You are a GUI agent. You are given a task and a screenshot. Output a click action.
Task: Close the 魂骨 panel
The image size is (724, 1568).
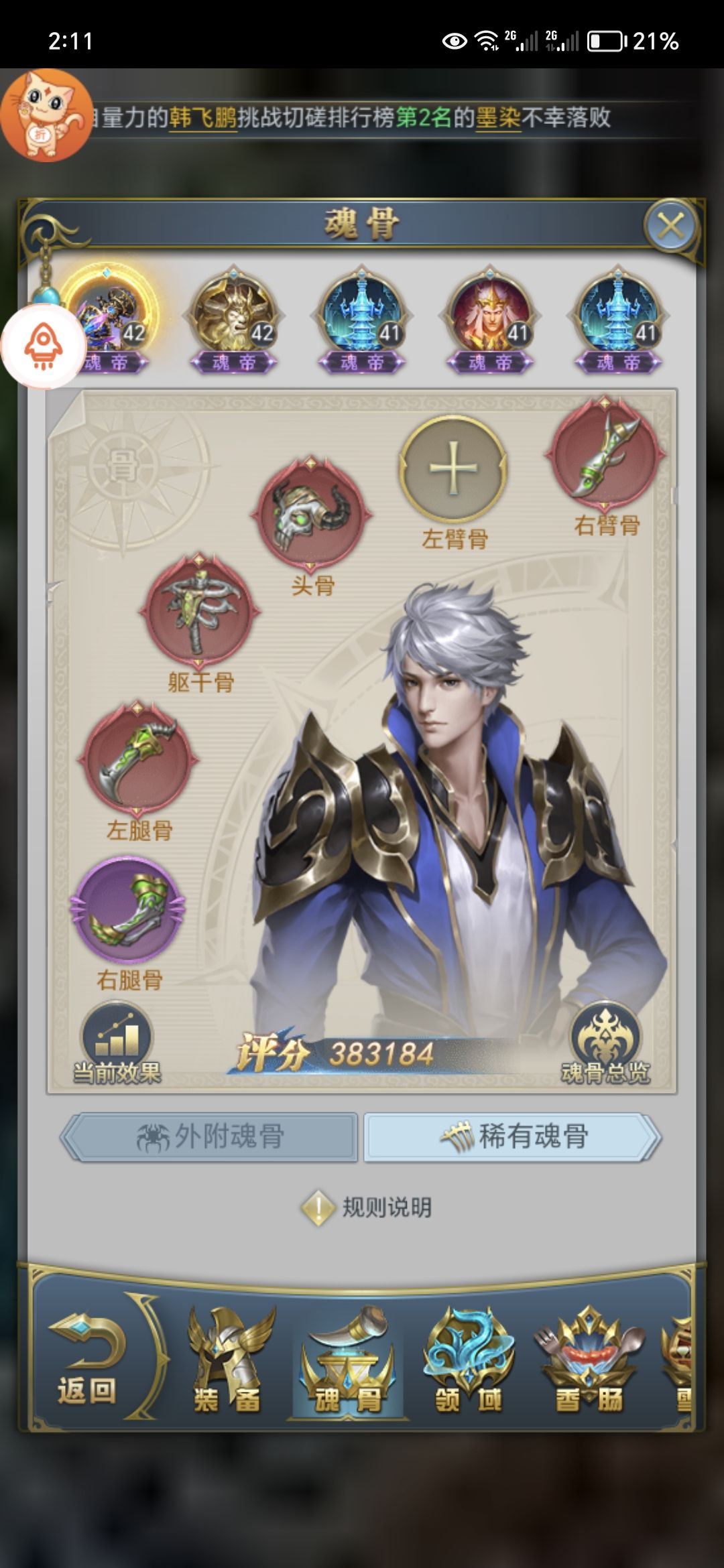click(x=670, y=226)
